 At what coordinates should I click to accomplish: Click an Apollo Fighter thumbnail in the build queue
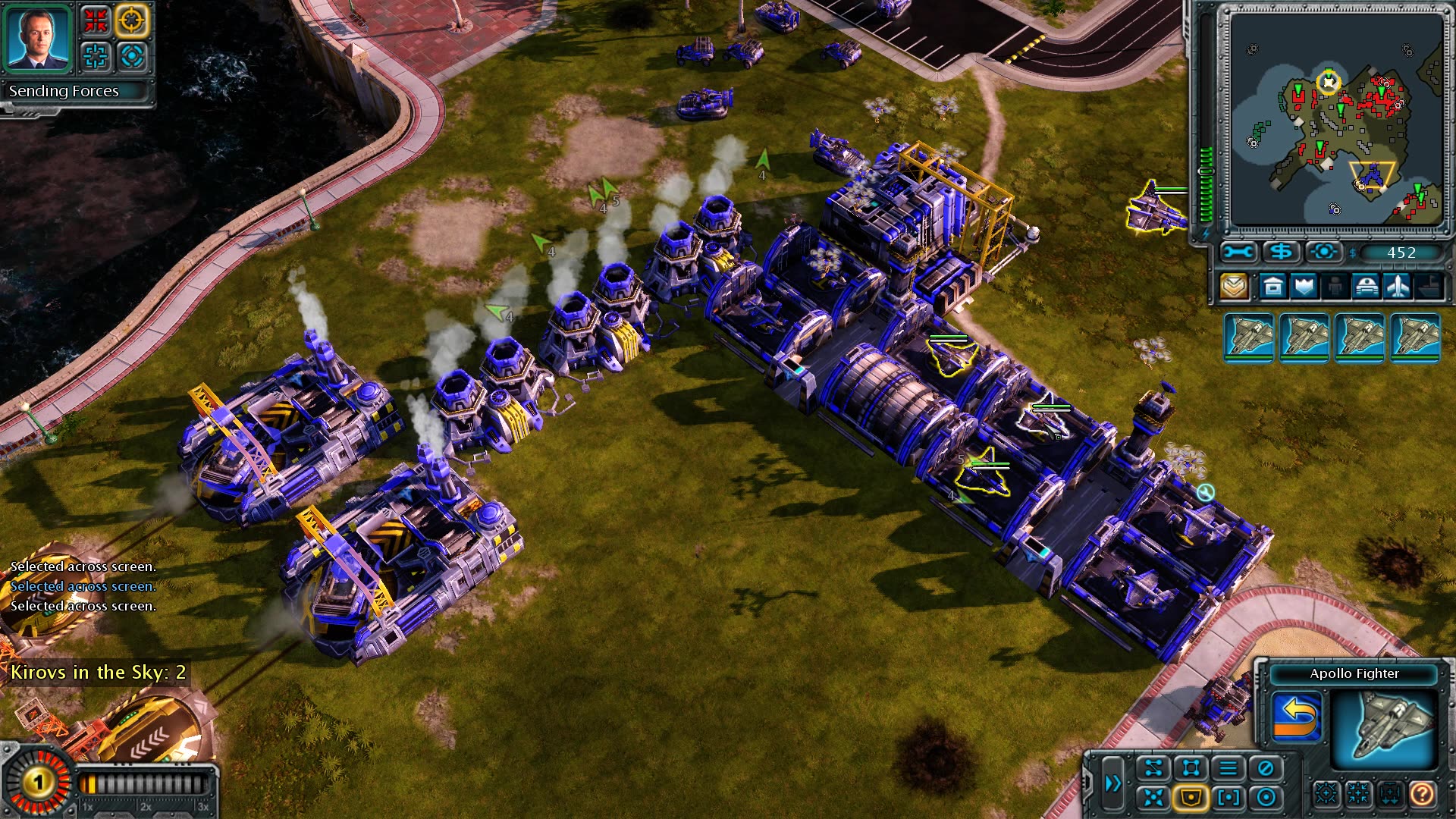pos(1247,336)
